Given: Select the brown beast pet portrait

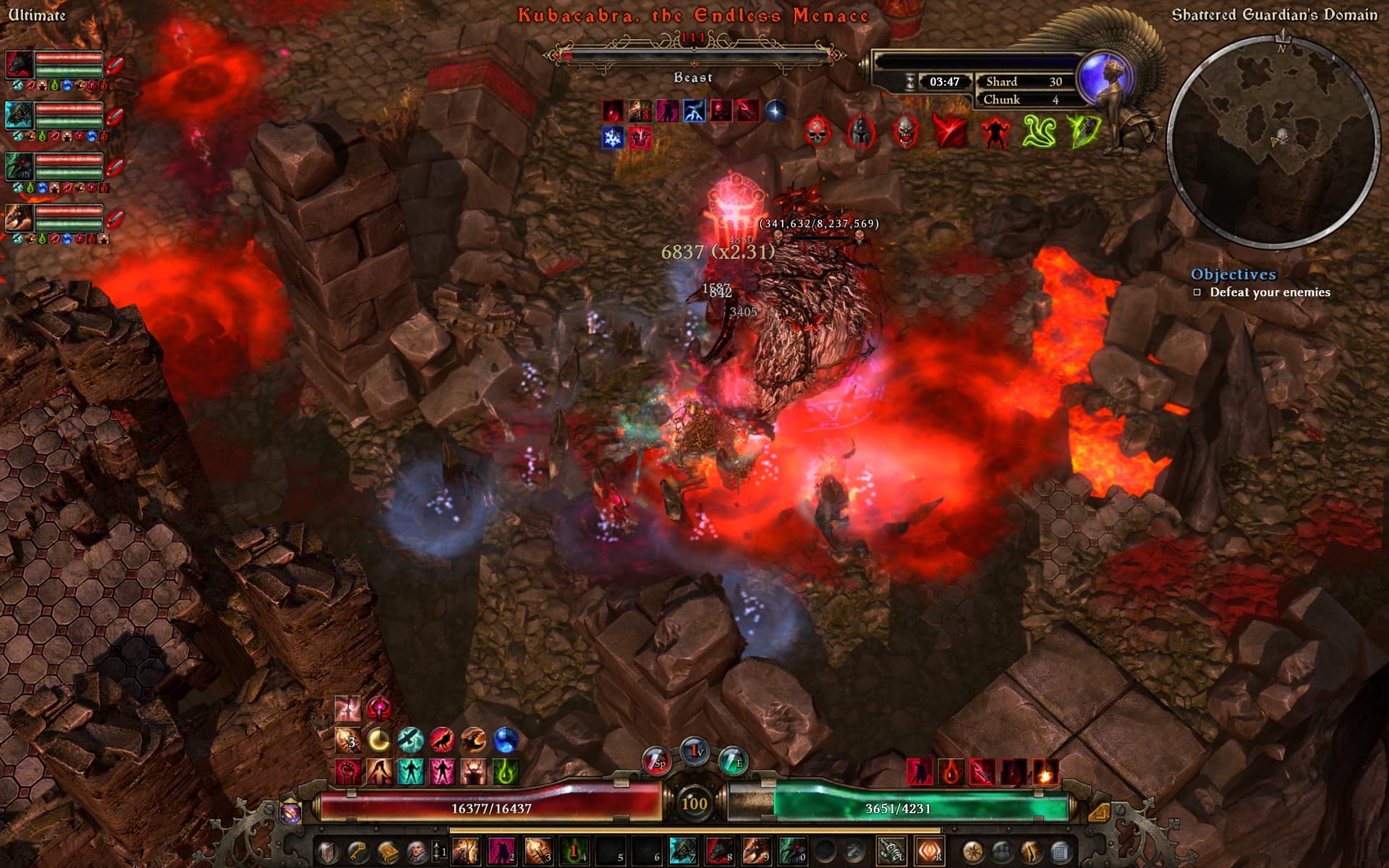Looking at the screenshot, I should point(18,218).
